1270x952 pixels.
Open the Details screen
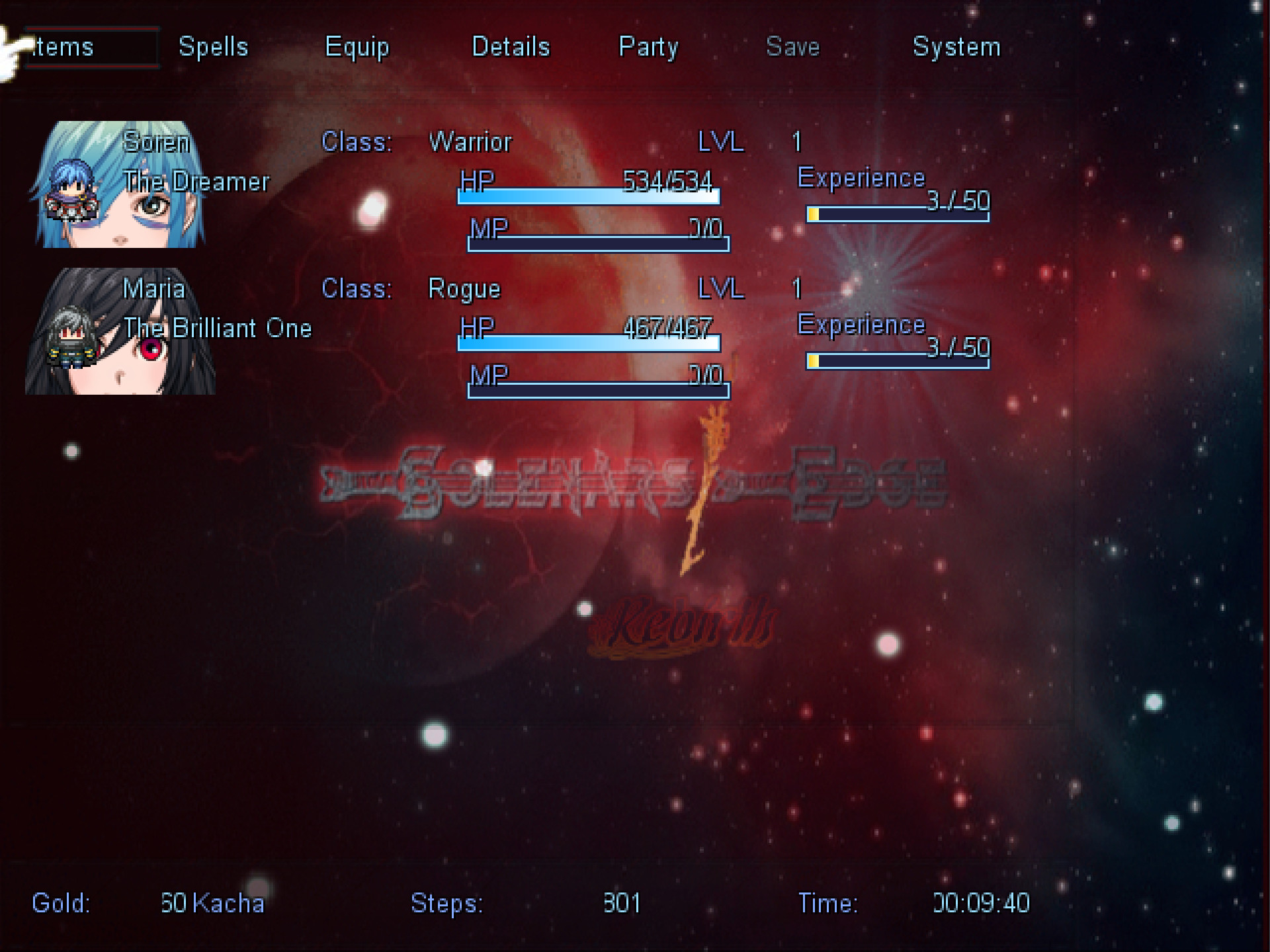coord(511,46)
